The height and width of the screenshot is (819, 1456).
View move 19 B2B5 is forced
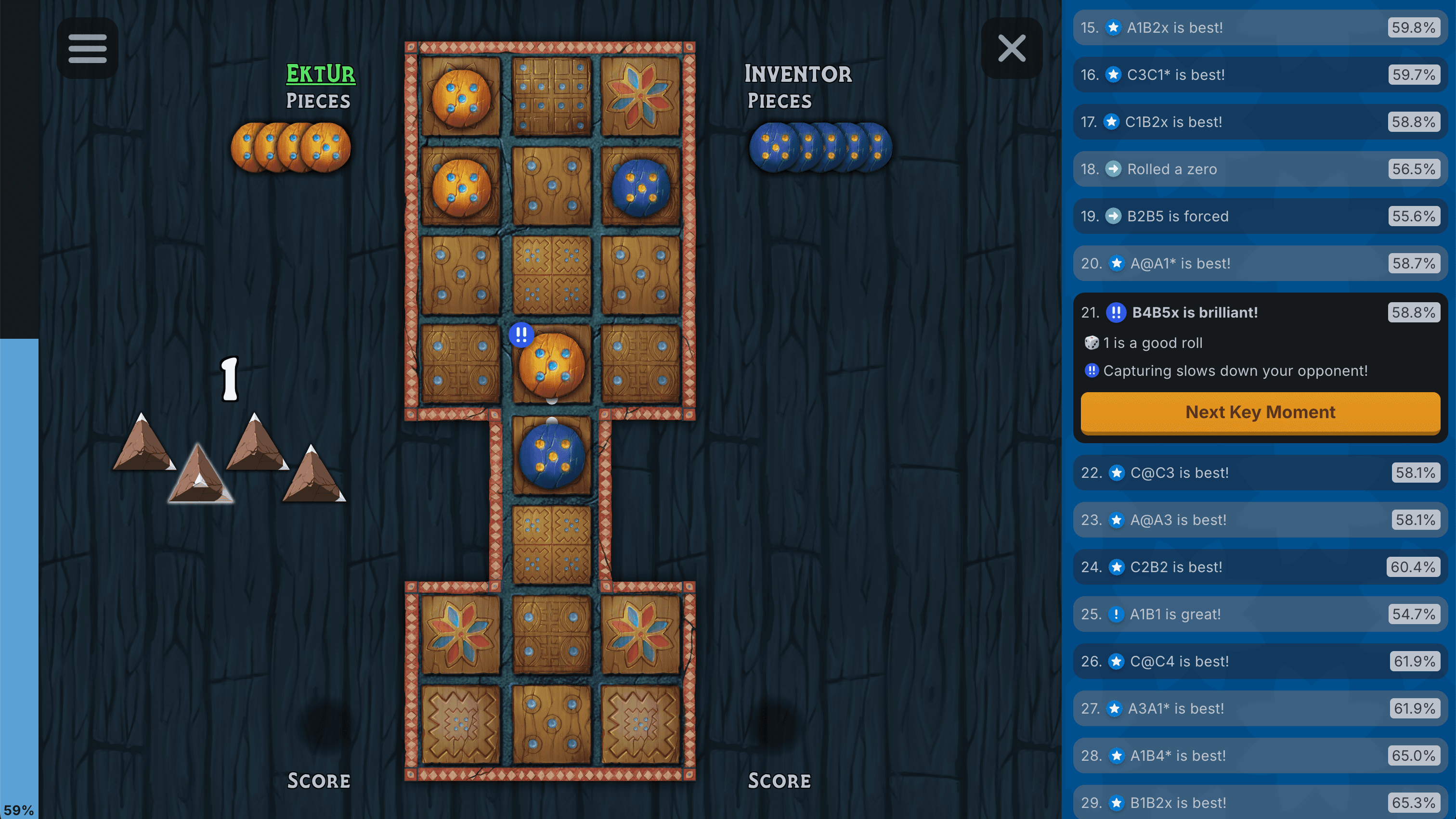tap(1260, 217)
